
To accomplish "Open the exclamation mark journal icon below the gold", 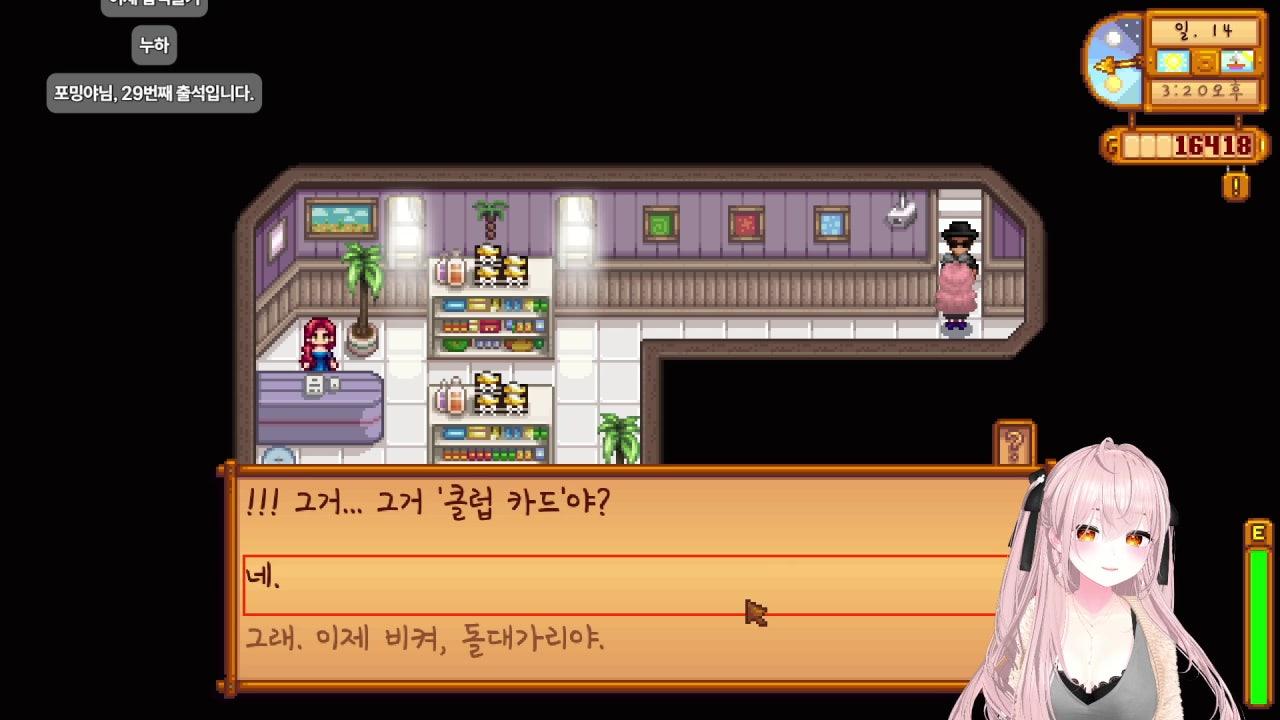I will point(1236,185).
